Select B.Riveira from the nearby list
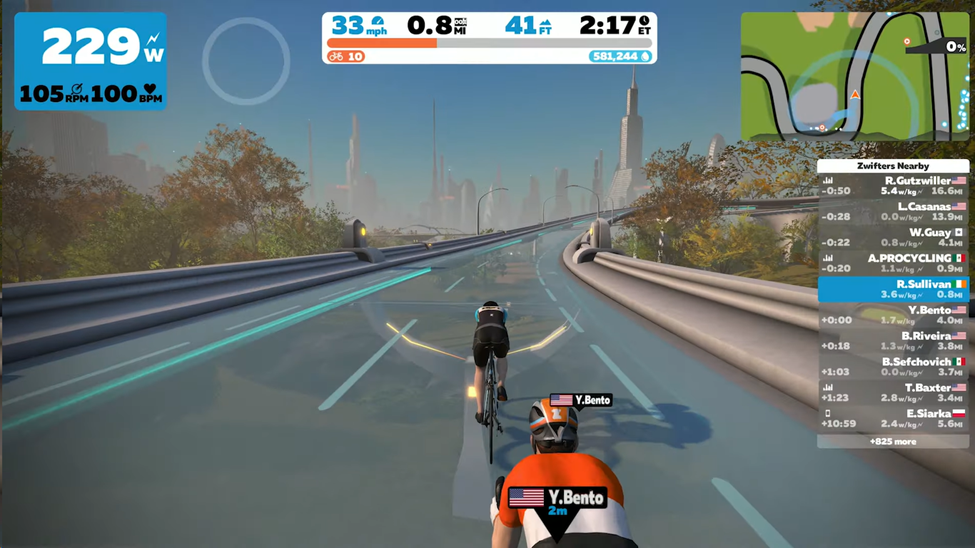This screenshot has width=975, height=548. point(893,341)
